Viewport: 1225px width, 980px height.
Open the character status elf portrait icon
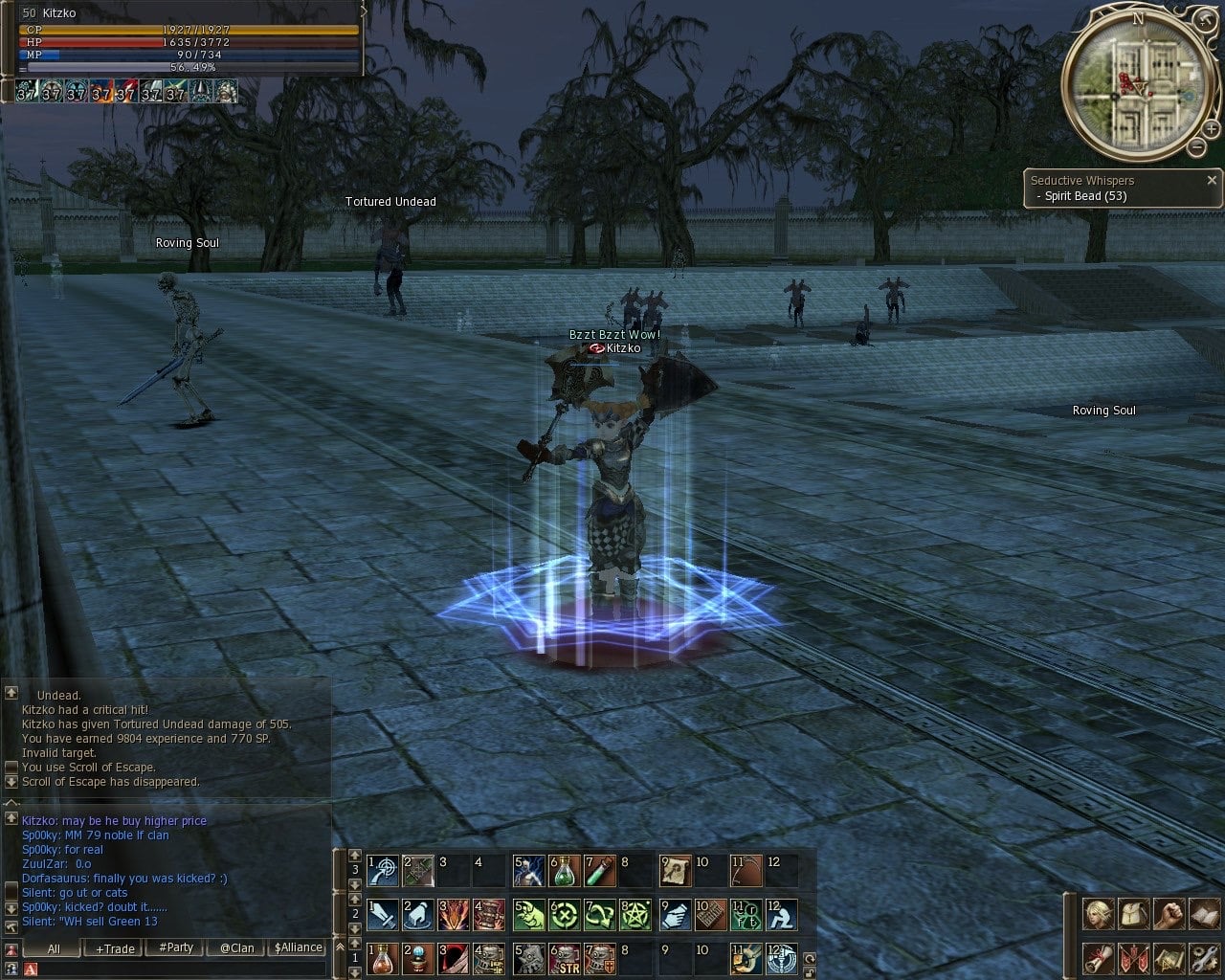click(x=1098, y=914)
